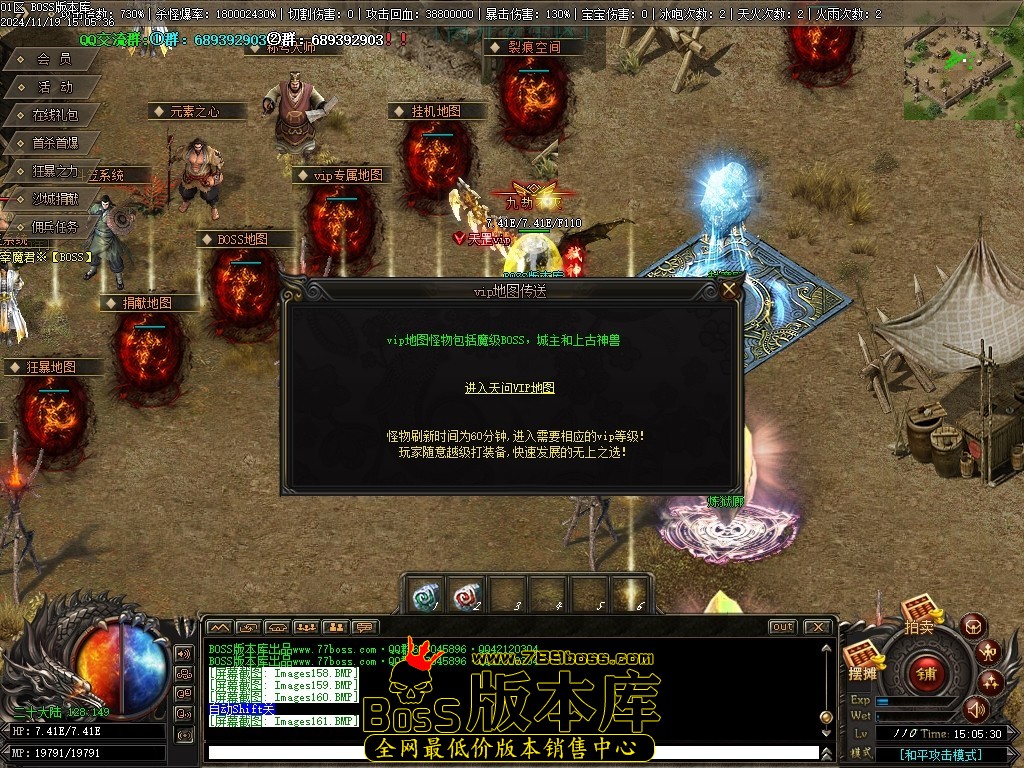Choose 进入天问VIP地图 link in dialog

click(x=509, y=388)
